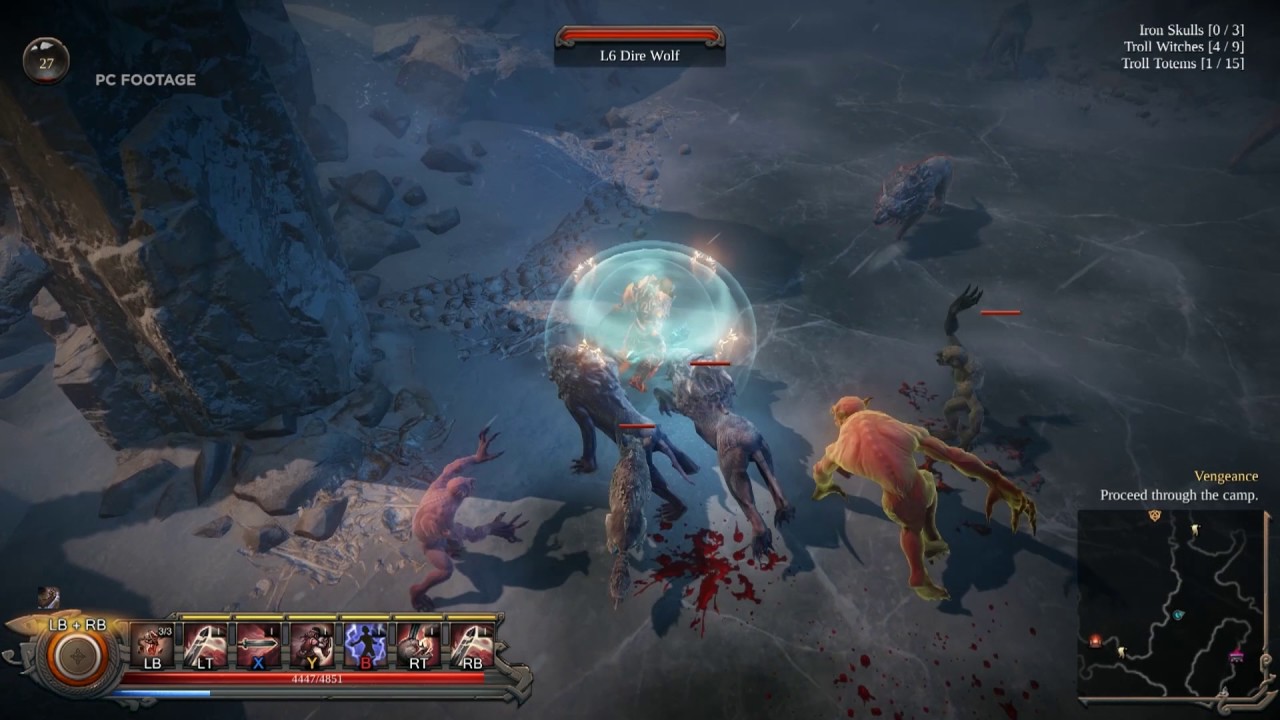This screenshot has height=720, width=1280.
Task: Activate the RB weapon skill icon
Action: point(469,647)
